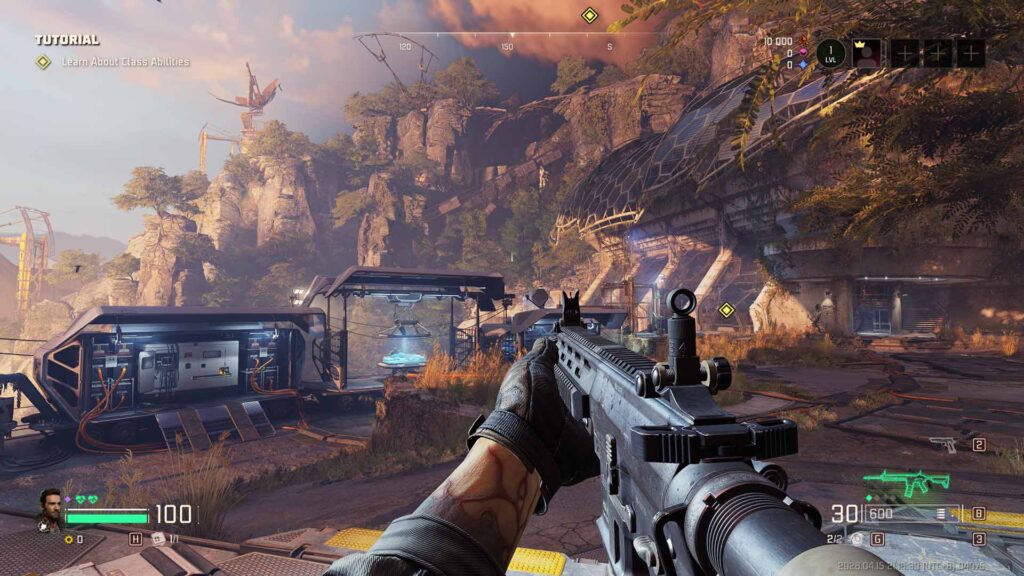Screen dimensions: 1024x576
Task: Click the medkit heal item icon
Action: click(x=158, y=539)
